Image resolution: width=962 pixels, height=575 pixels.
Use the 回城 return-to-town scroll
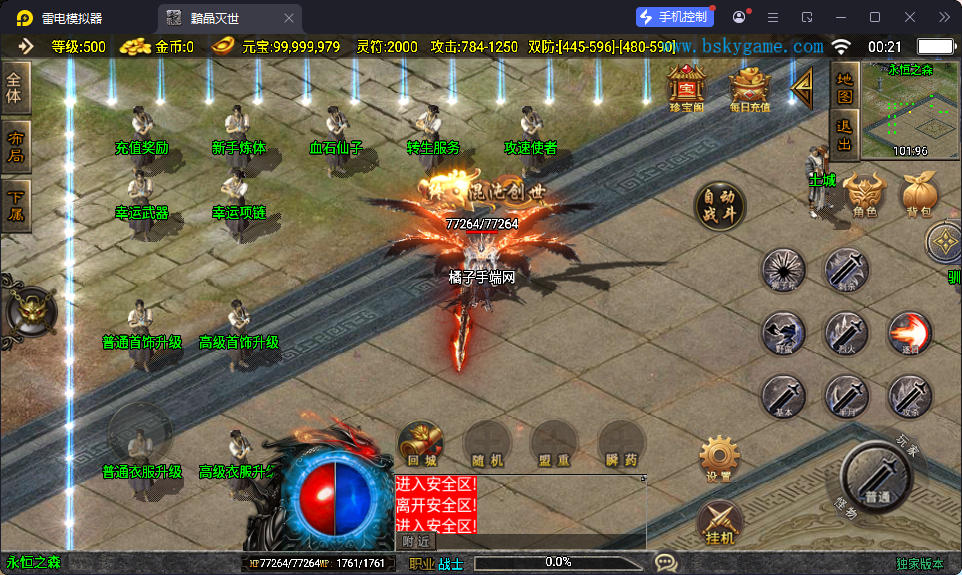[x=421, y=443]
